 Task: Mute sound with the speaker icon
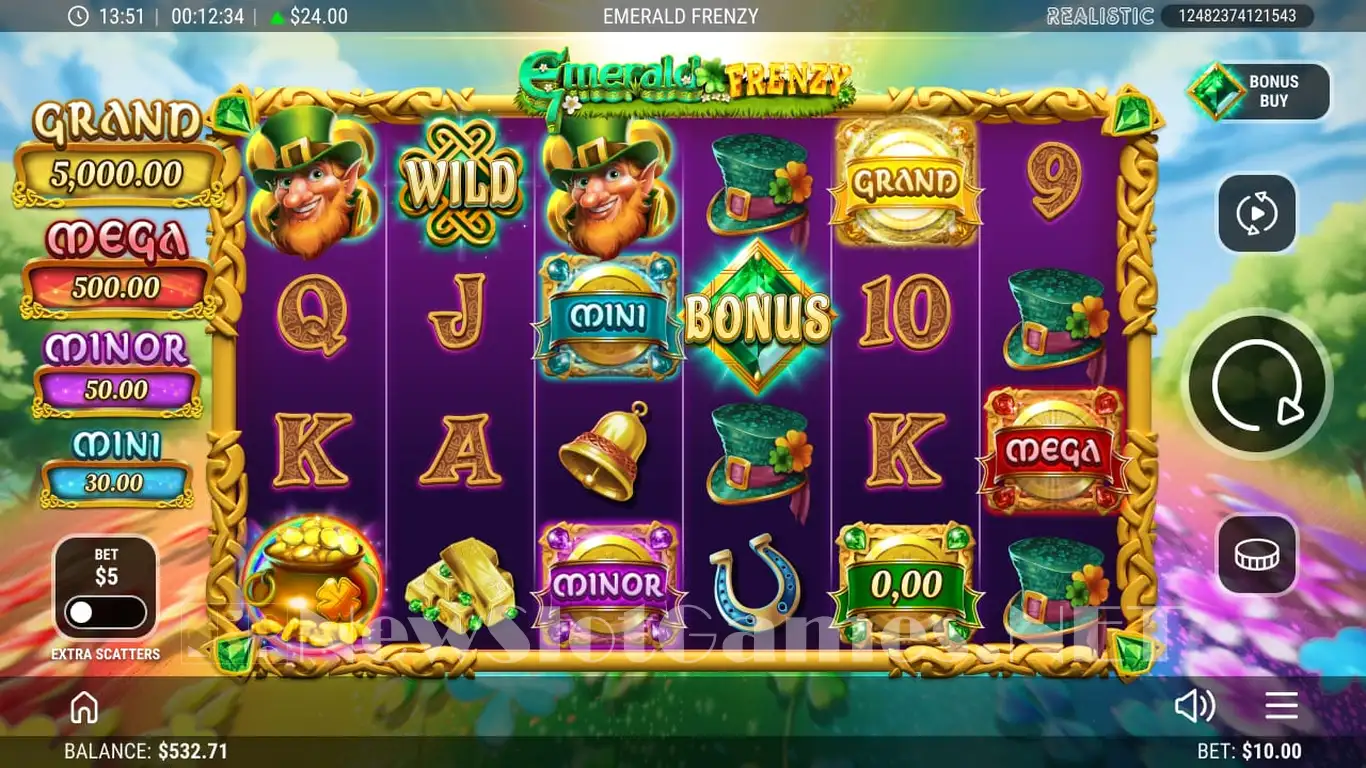[x=1194, y=706]
